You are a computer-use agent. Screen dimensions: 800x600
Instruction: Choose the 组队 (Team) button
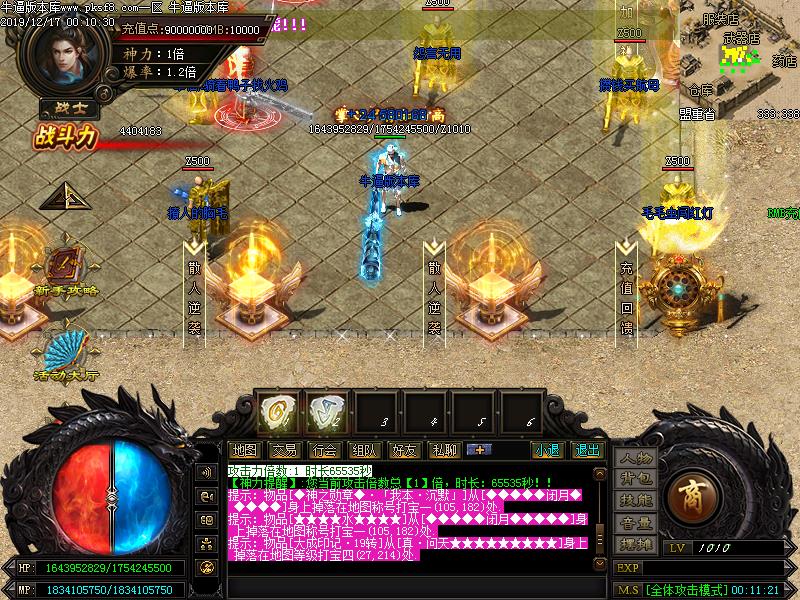point(364,450)
